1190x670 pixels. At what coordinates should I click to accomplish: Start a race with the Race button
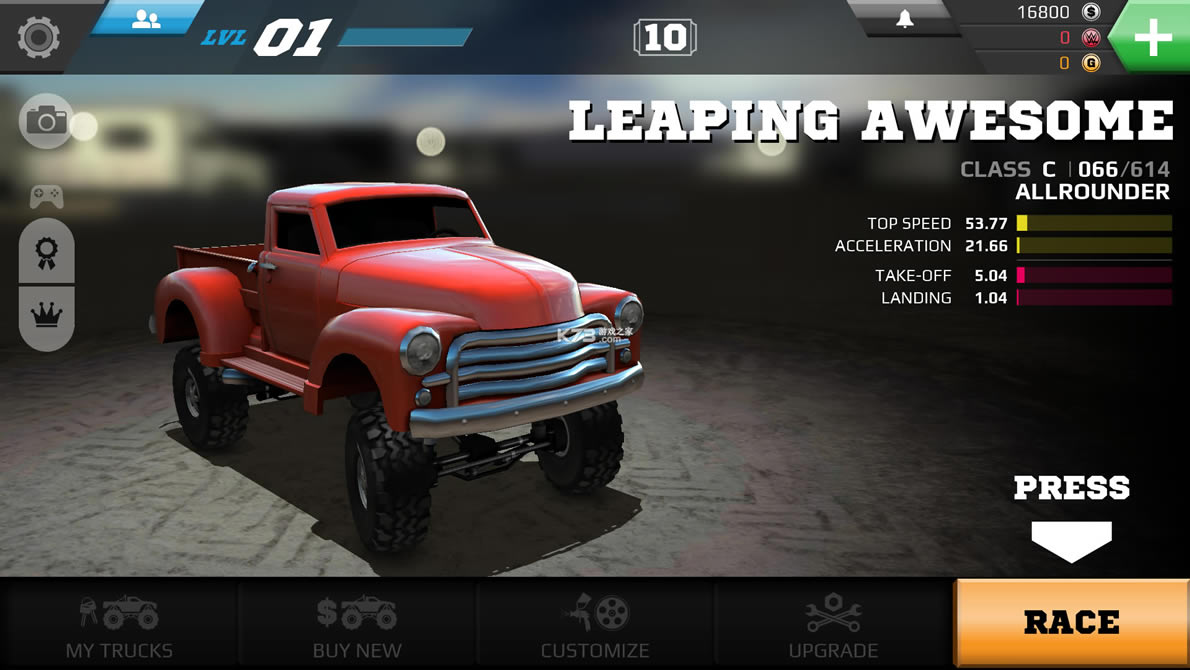[1071, 623]
